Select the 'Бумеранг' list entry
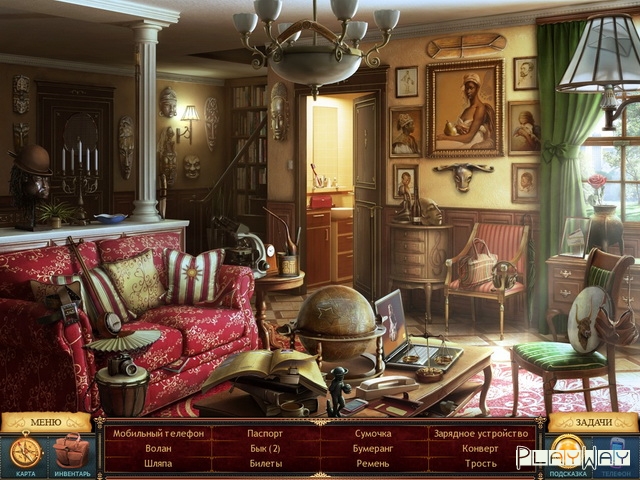640x480 pixels. pos(373,449)
